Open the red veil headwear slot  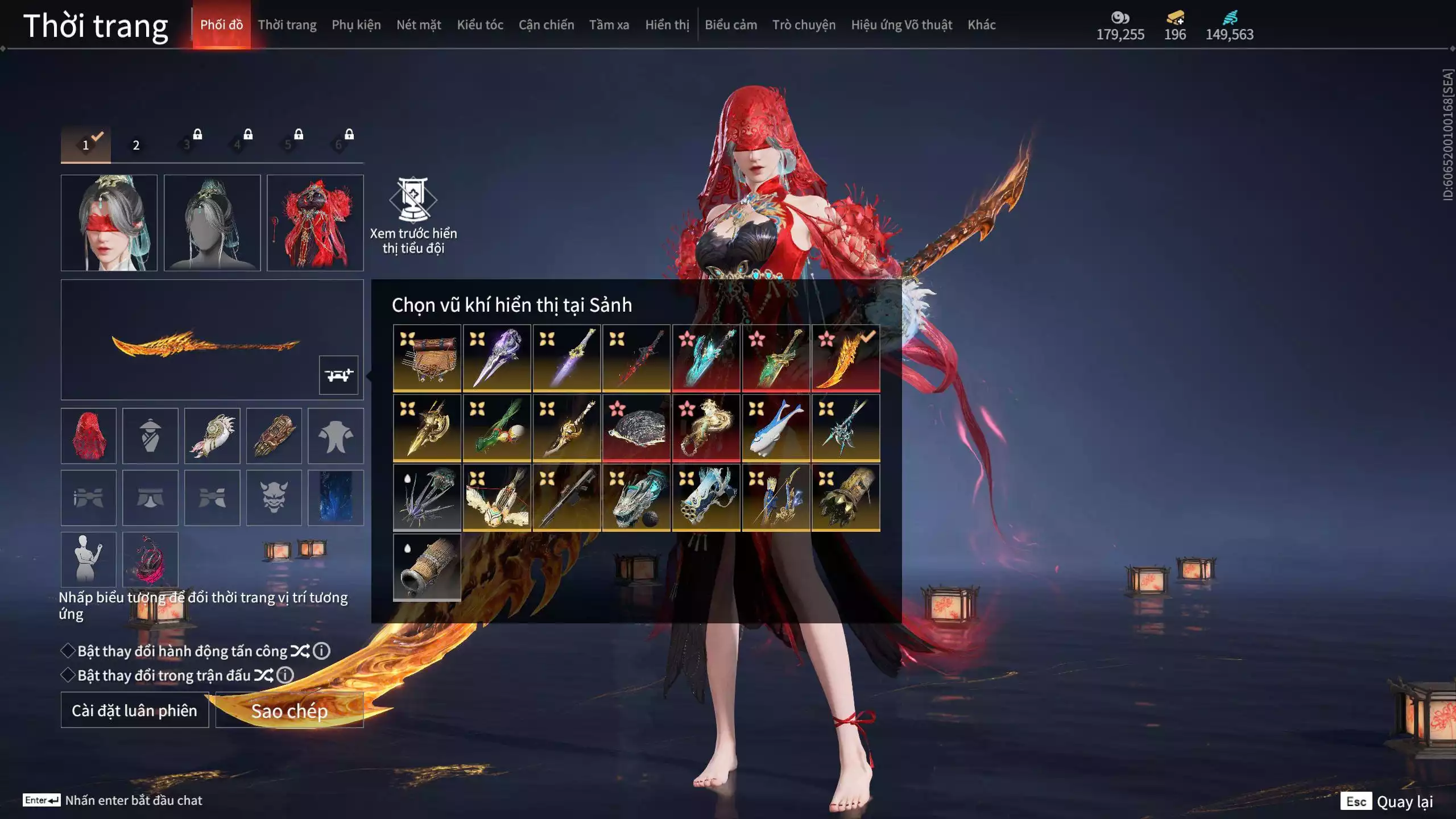[88, 436]
